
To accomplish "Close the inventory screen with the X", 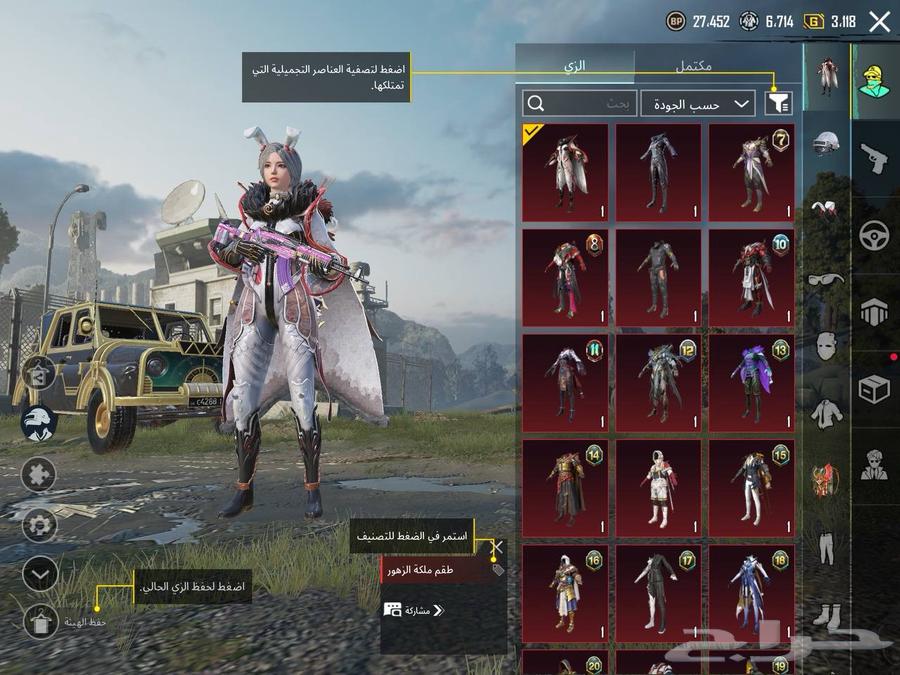I will coord(879,22).
